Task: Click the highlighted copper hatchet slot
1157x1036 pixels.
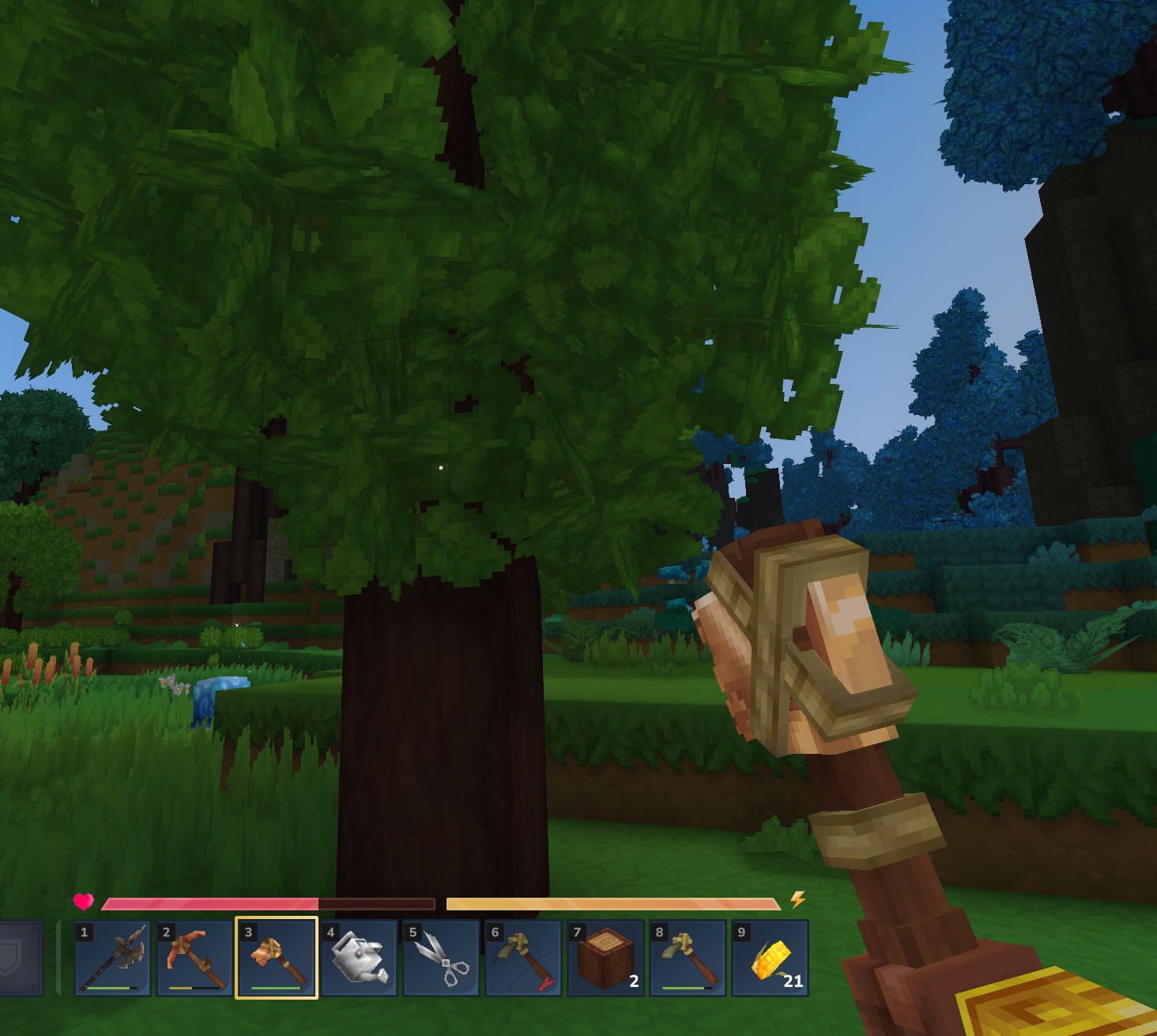Action: click(x=277, y=958)
